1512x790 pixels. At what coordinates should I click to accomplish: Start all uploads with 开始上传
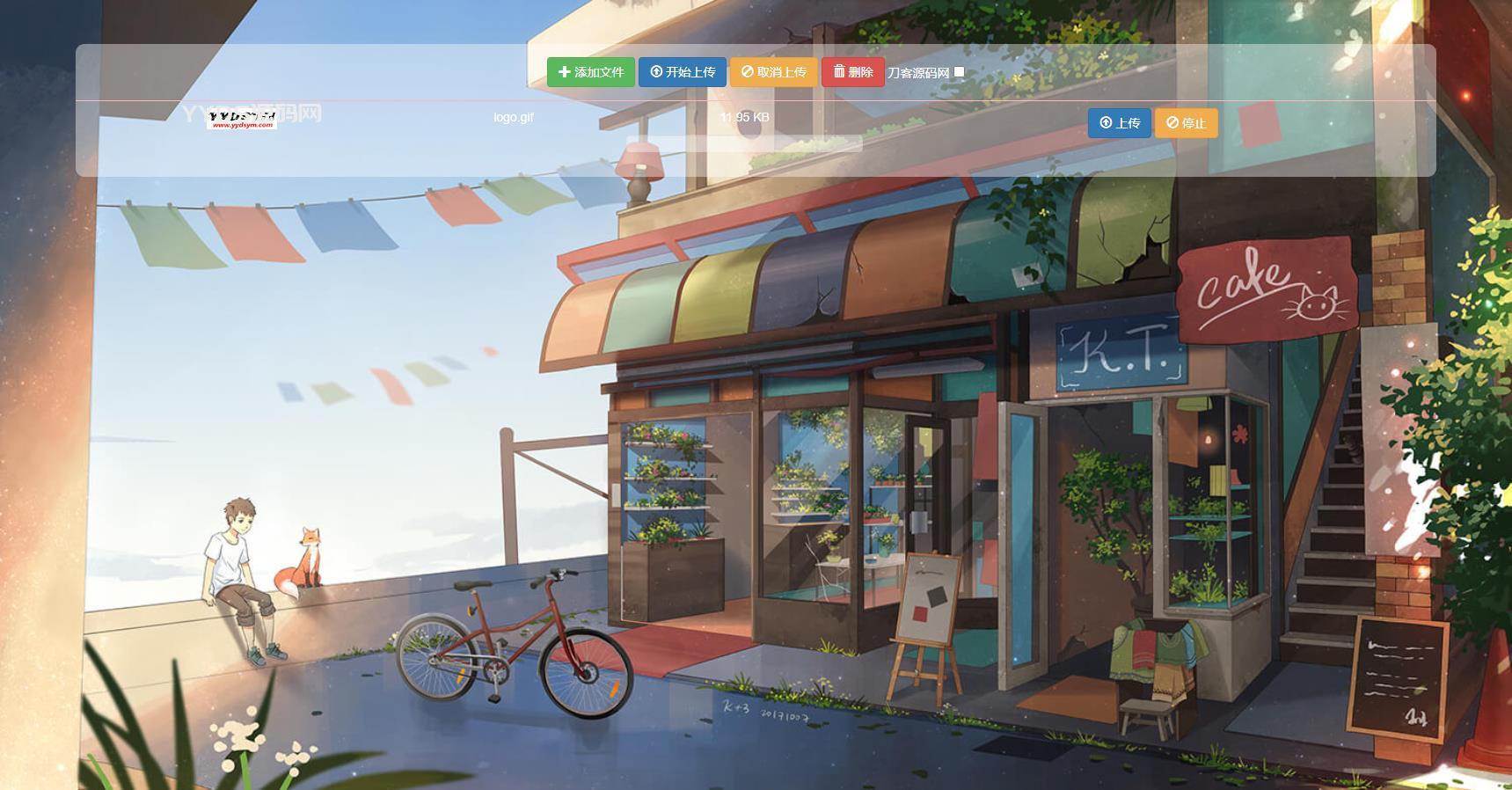point(682,72)
